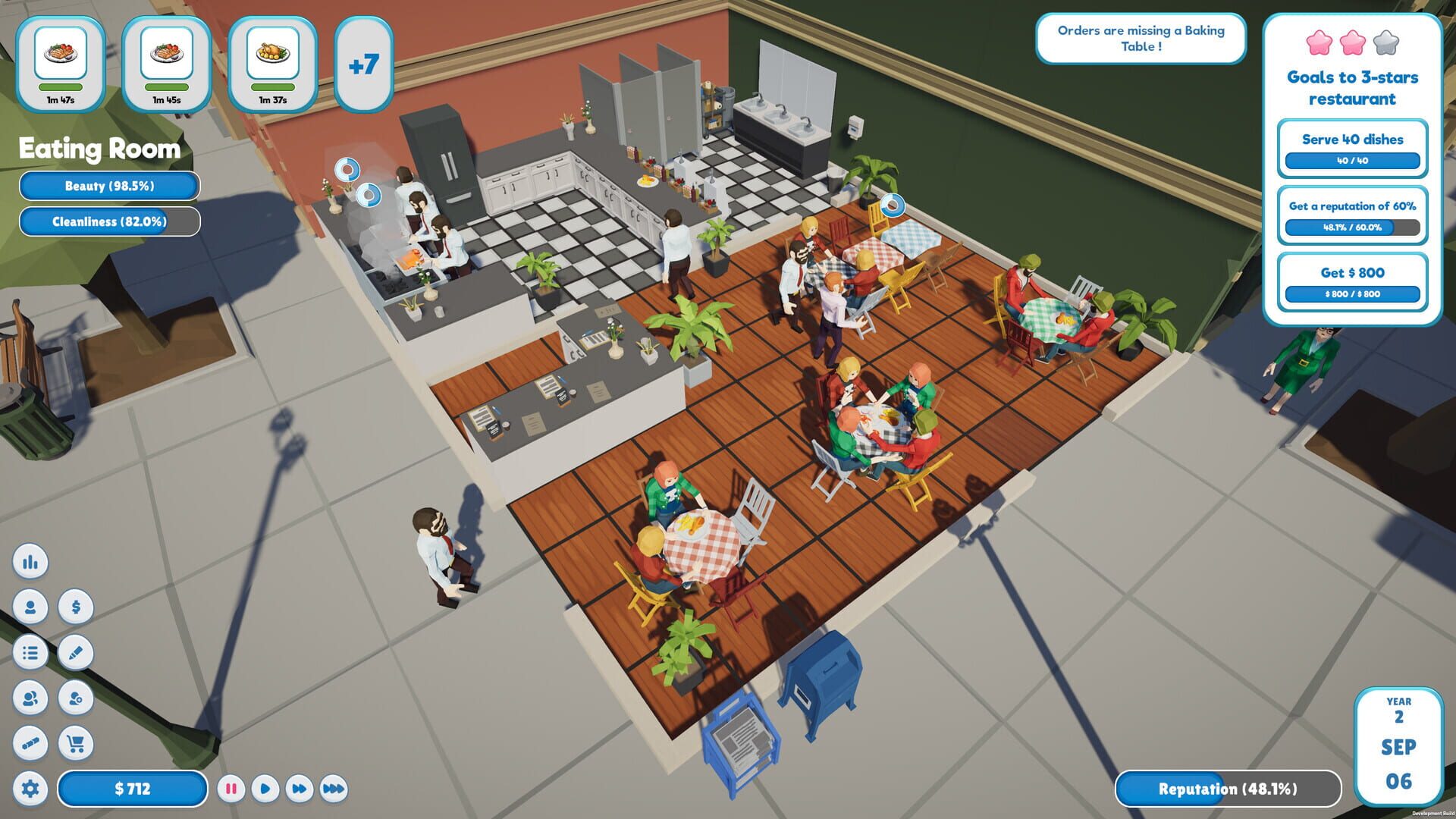The image size is (1456, 819).
Task: Open the menu list icon
Action: 30,652
